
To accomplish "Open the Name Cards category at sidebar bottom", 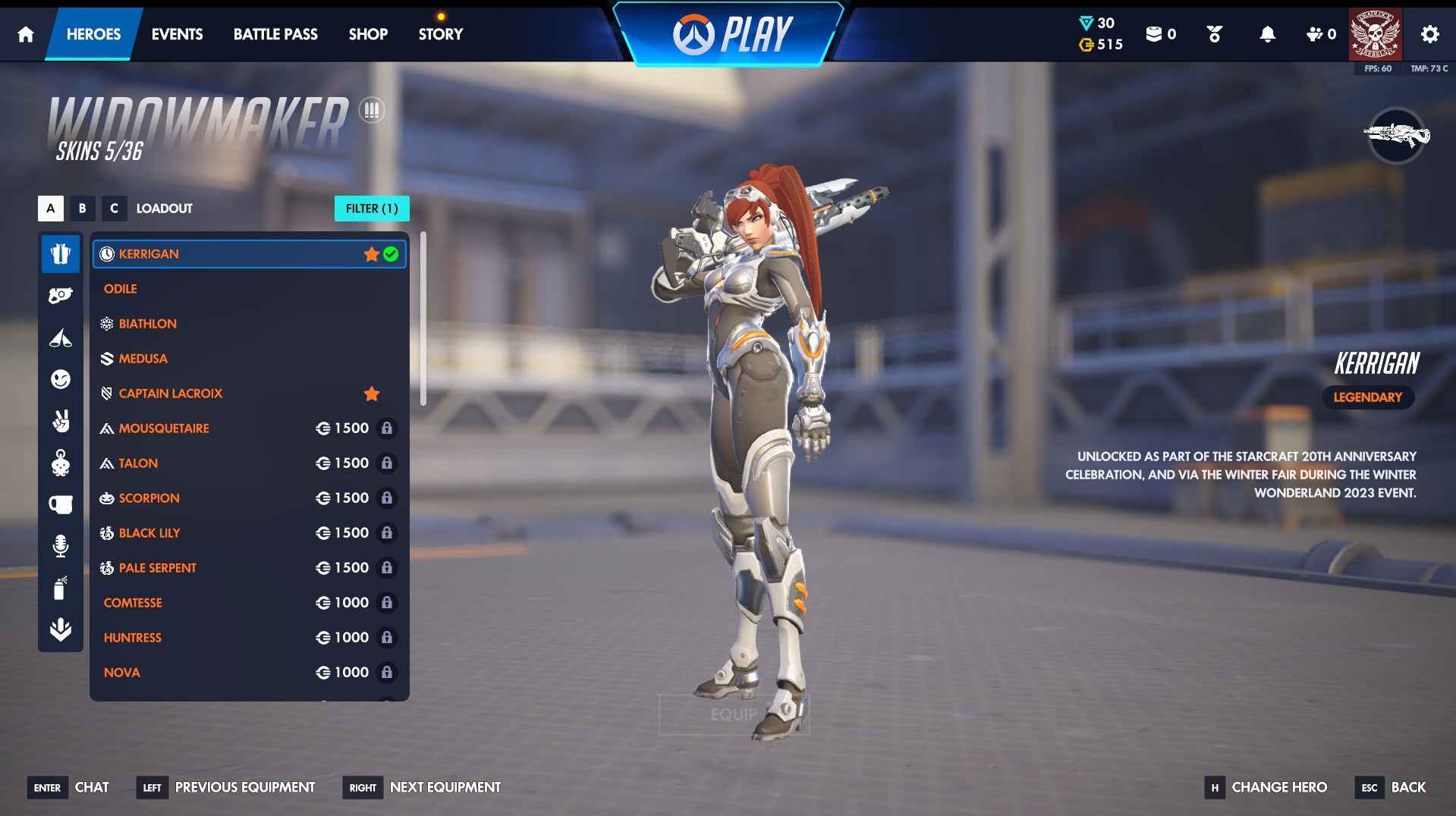I will (61, 629).
